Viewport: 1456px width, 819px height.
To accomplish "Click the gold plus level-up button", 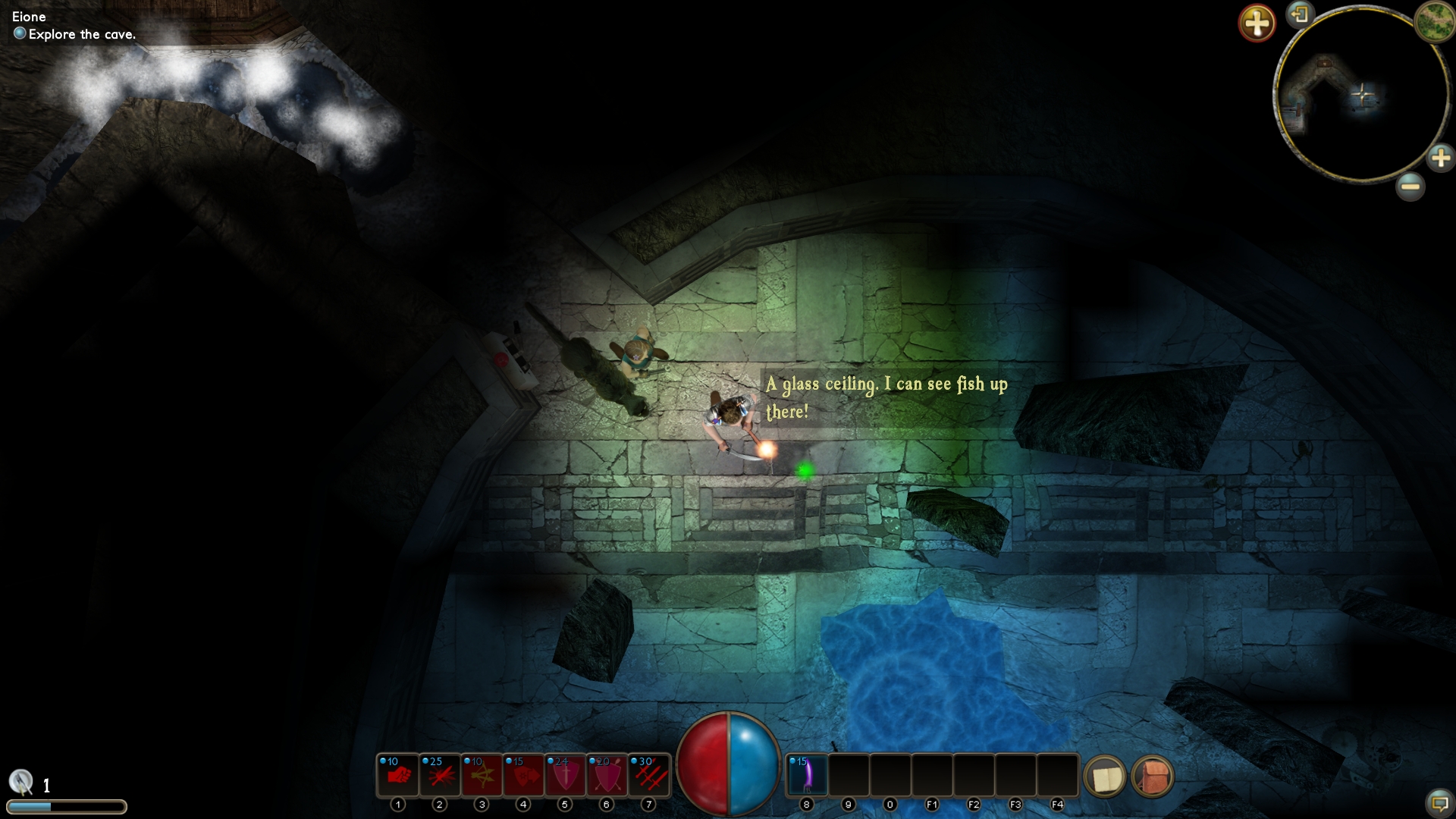I will pos(1257,23).
